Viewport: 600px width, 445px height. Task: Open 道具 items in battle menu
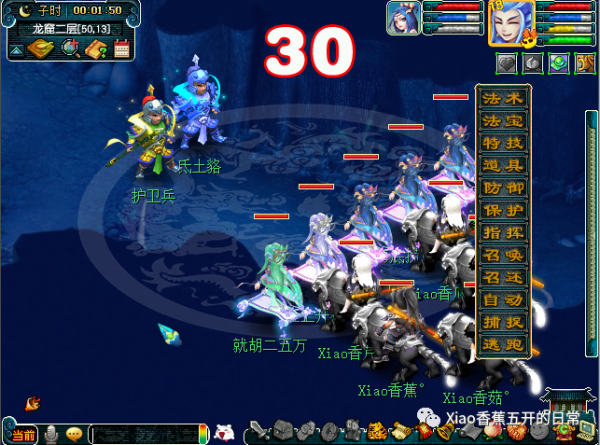(x=503, y=166)
